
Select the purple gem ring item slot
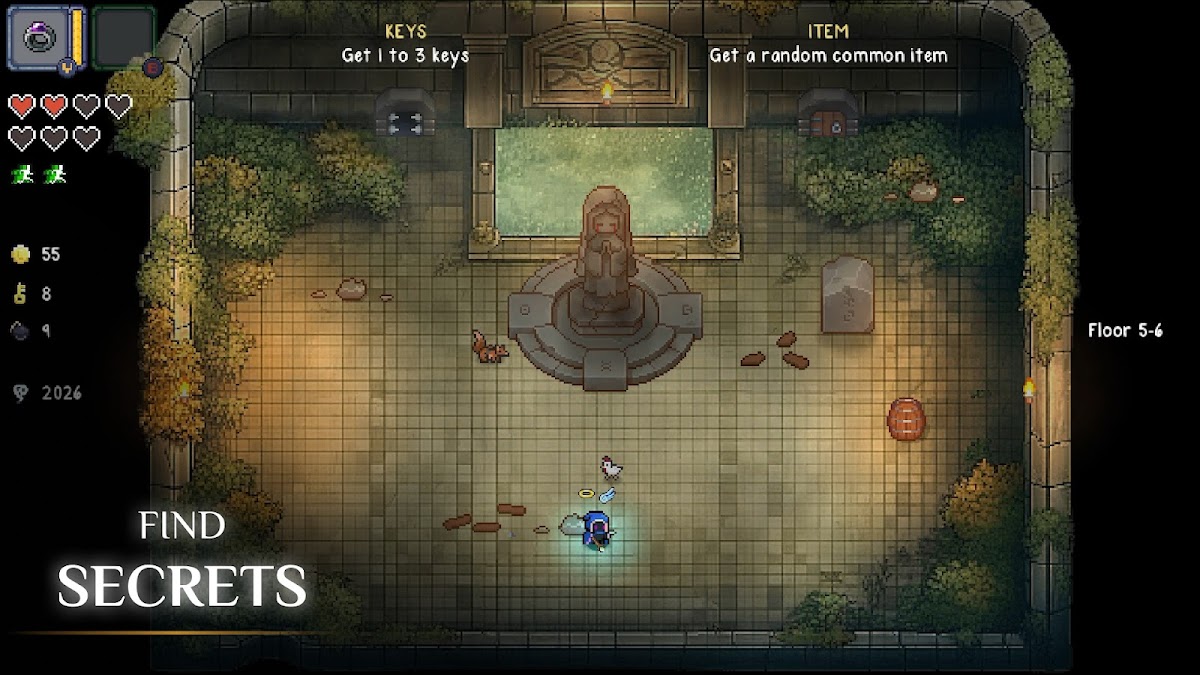pyautogui.click(x=38, y=37)
